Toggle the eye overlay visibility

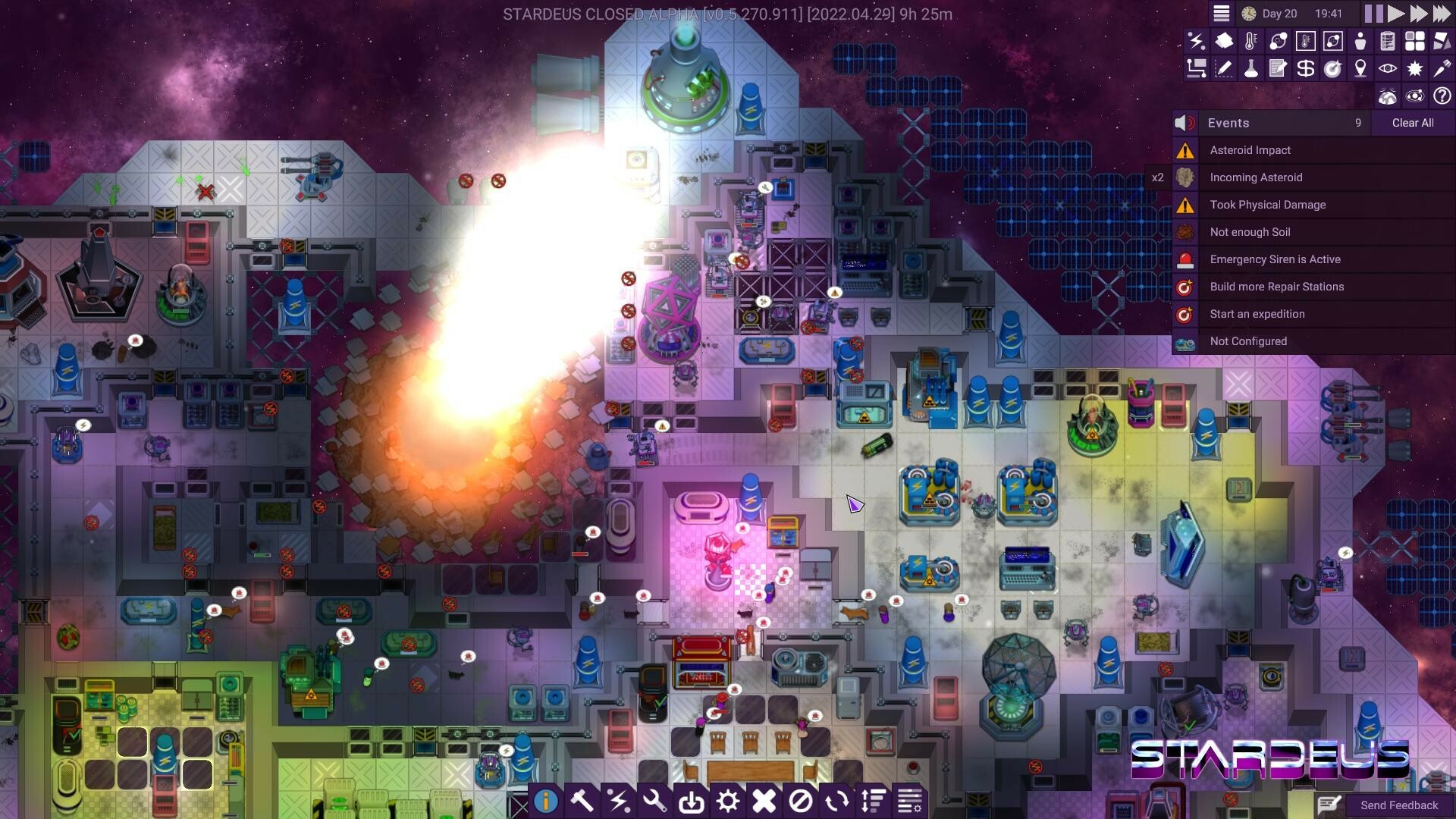tap(1387, 68)
